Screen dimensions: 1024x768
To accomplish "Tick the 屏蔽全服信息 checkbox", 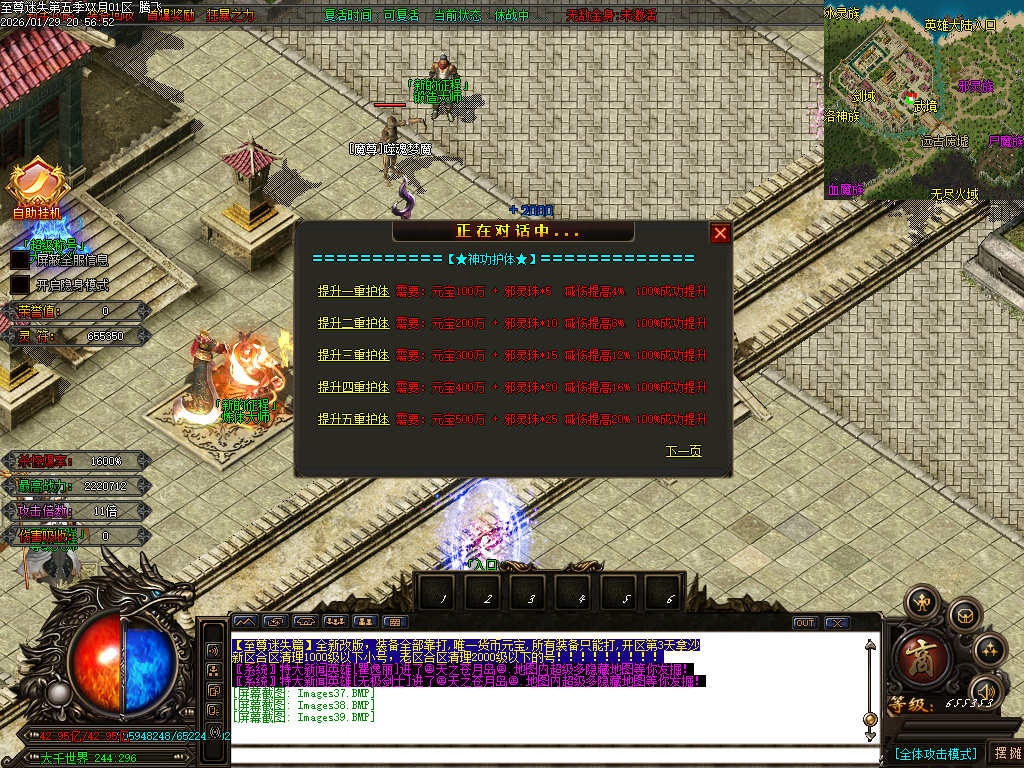I will [x=20, y=260].
